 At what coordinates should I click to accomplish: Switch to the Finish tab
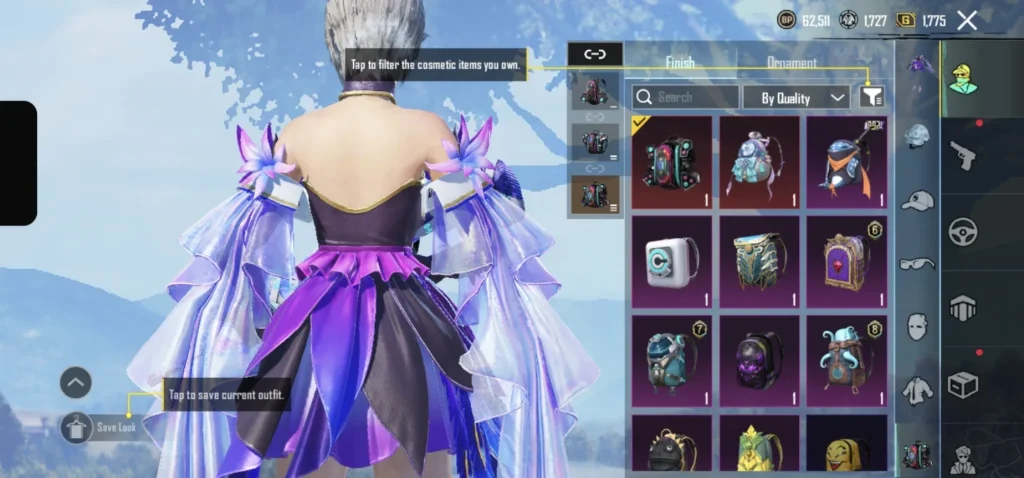pyautogui.click(x=680, y=62)
